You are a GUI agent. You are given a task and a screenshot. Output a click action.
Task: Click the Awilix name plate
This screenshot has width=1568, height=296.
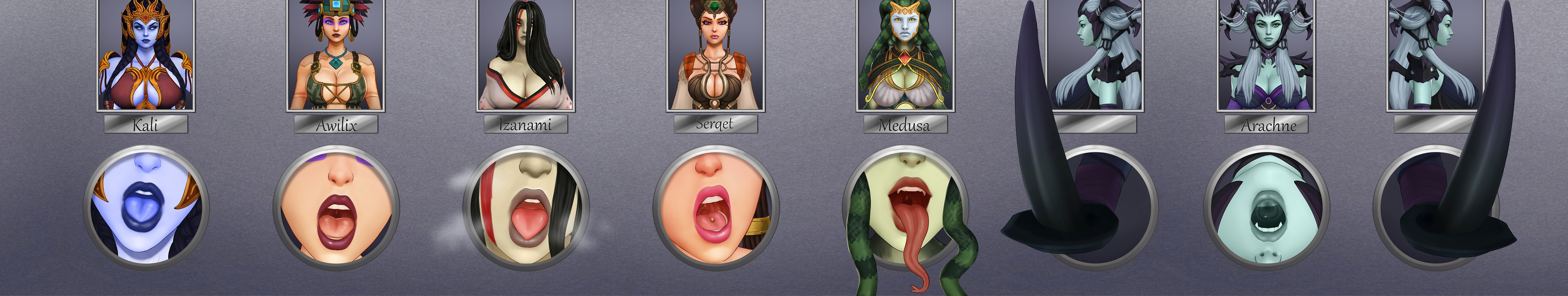(x=336, y=125)
